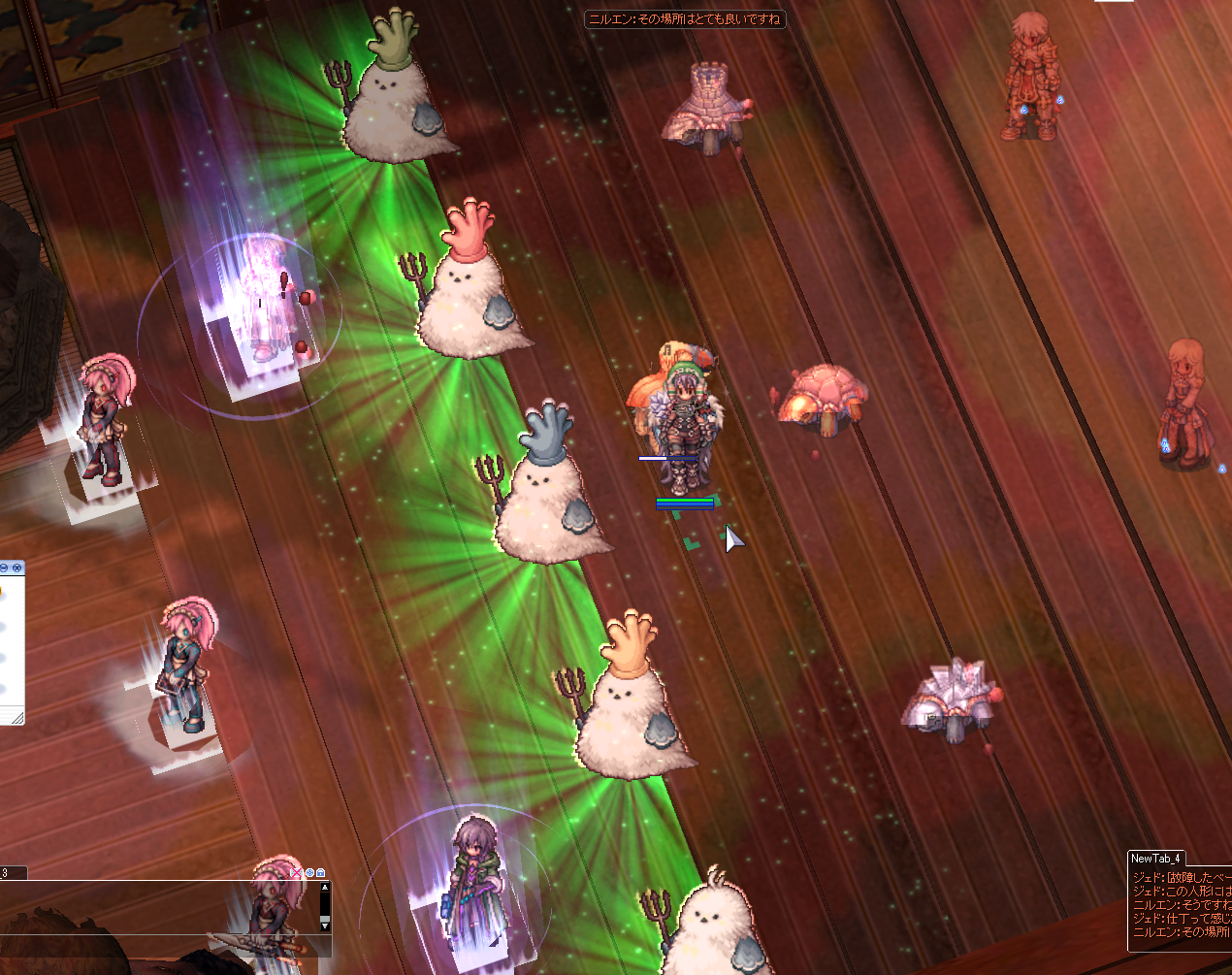Switch to the NewTab_4 chat tab
1232x975 pixels.
pyautogui.click(x=1154, y=859)
